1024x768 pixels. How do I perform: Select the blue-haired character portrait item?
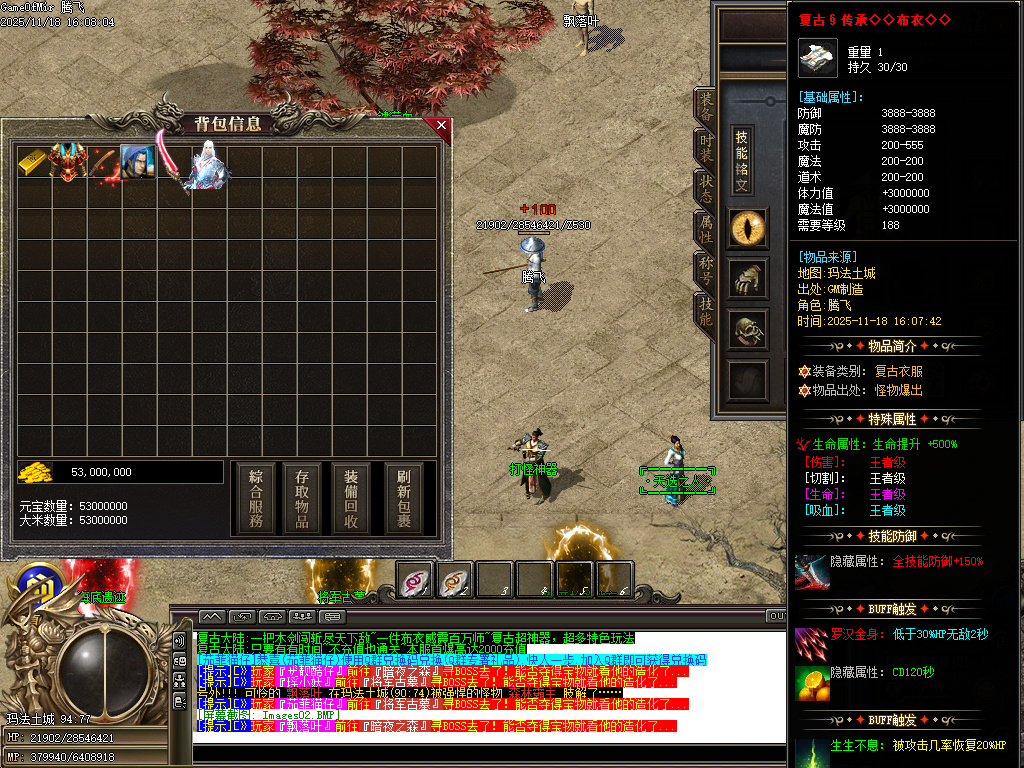point(137,163)
